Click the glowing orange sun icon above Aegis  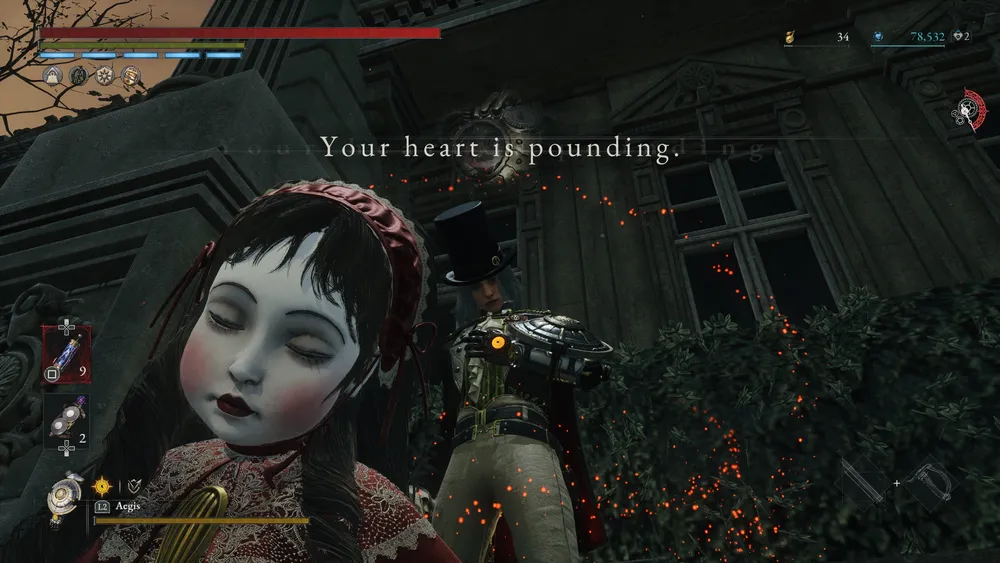102,486
